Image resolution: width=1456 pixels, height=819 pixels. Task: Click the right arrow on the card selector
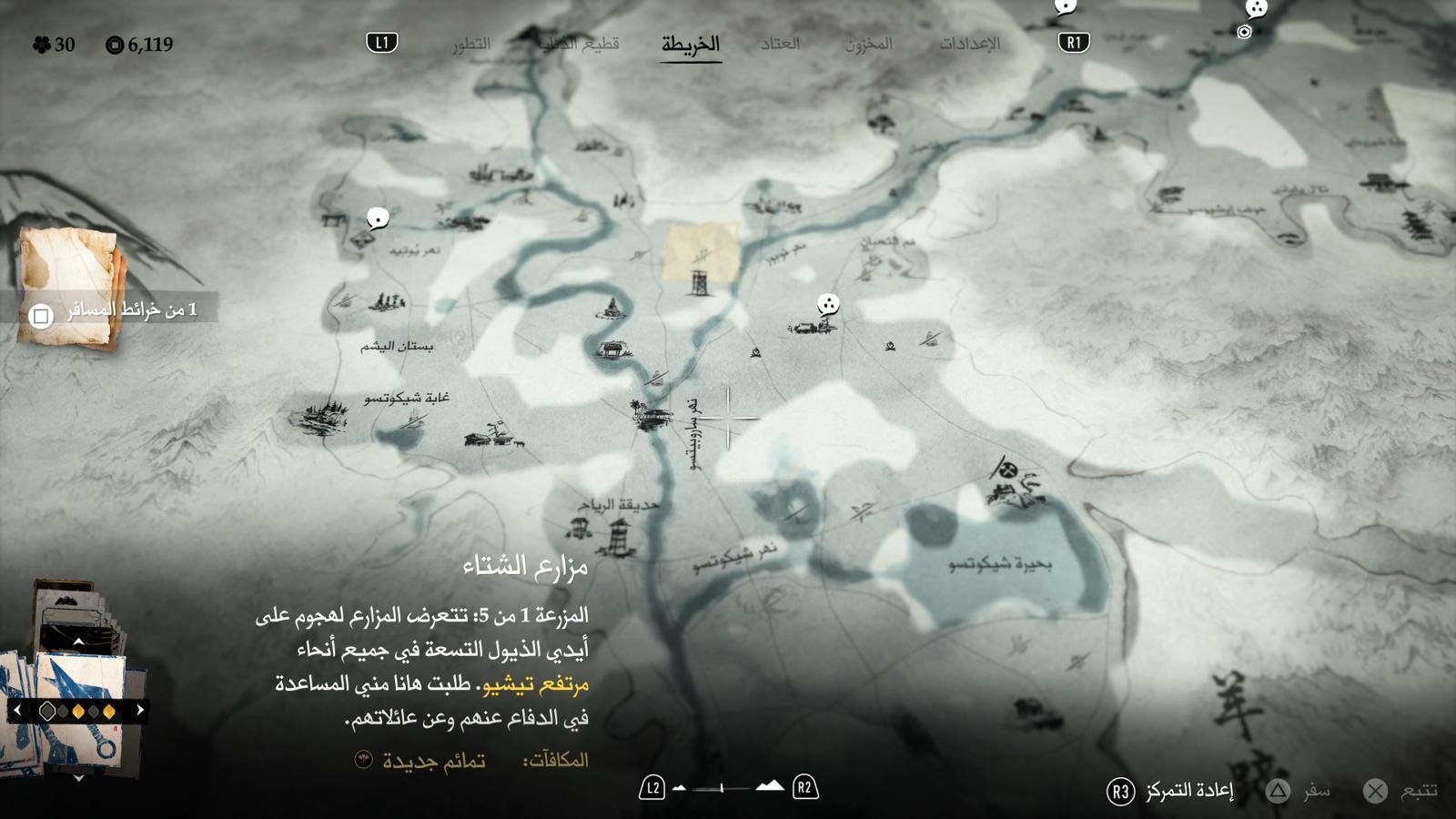[140, 710]
